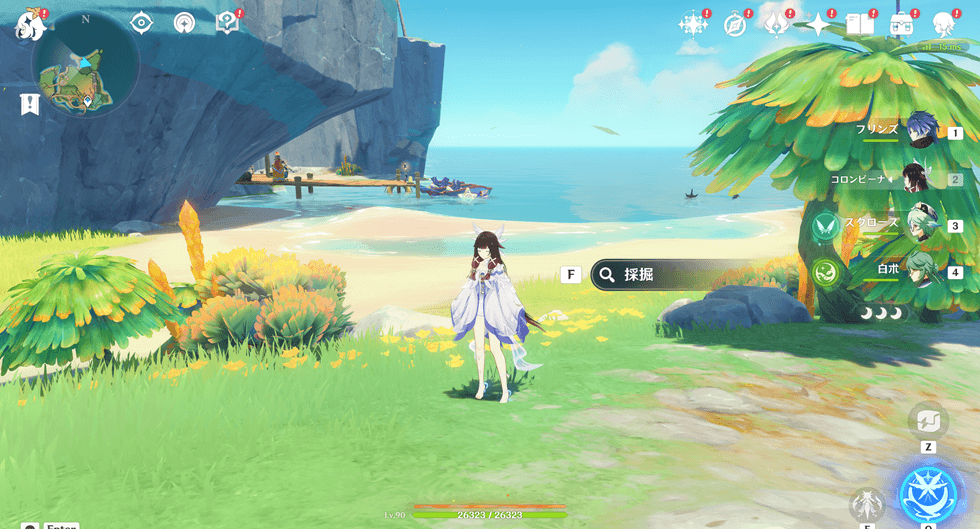Switch to party member スクロース
This screenshot has width=980, height=529.
[x=919, y=225]
